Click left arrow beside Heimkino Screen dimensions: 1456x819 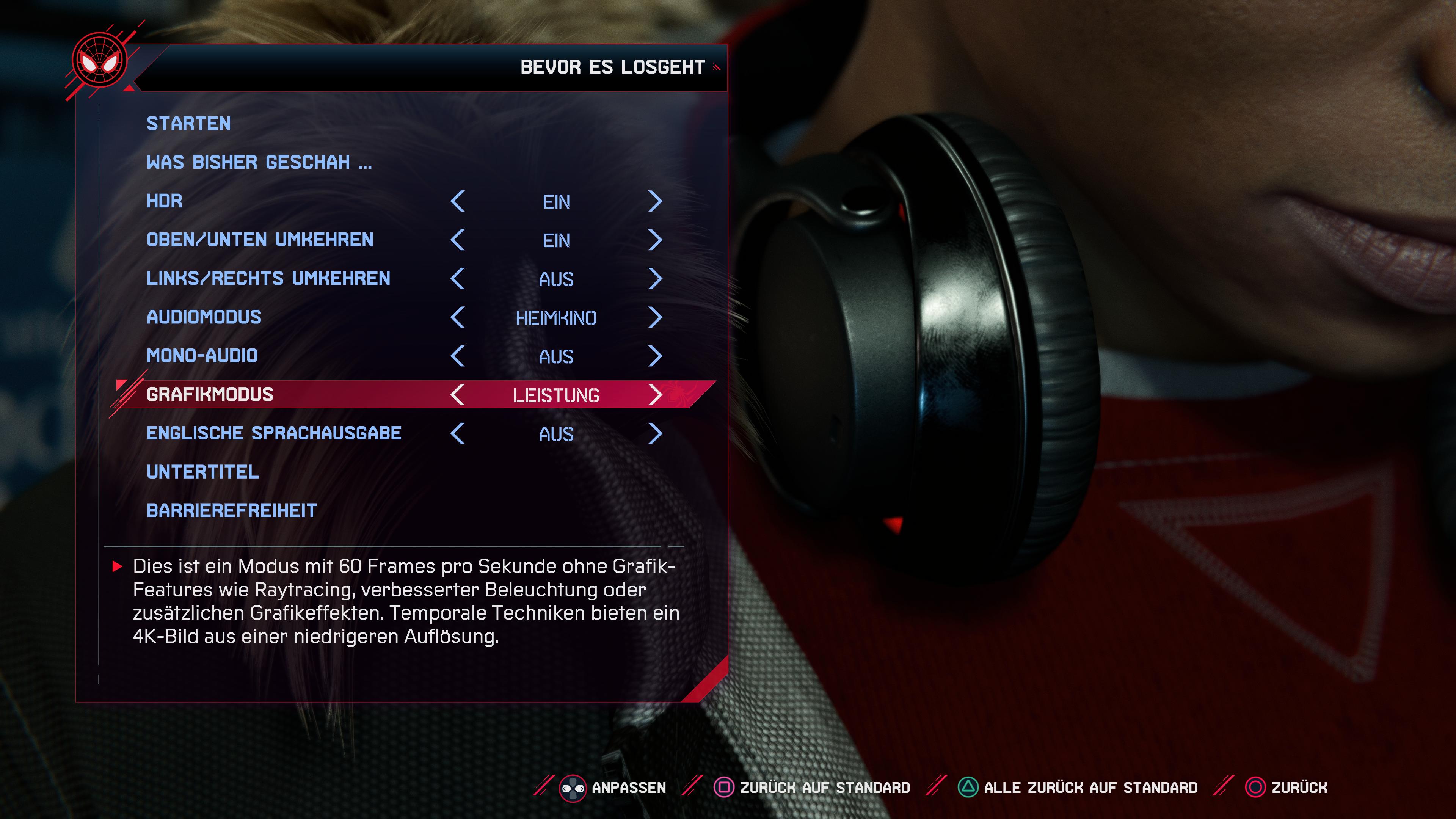458,317
